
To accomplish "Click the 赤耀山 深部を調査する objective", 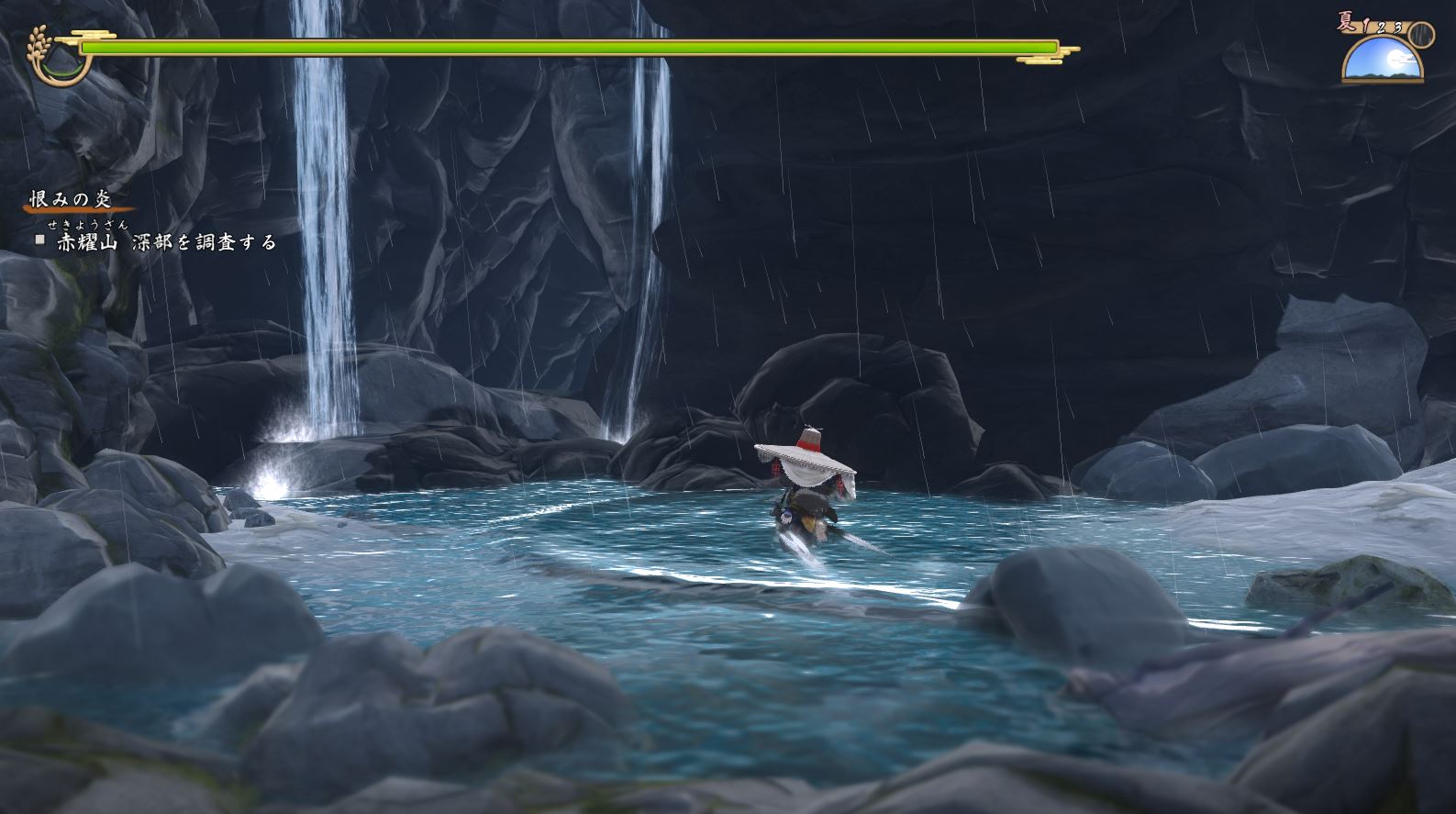I will pos(166,241).
